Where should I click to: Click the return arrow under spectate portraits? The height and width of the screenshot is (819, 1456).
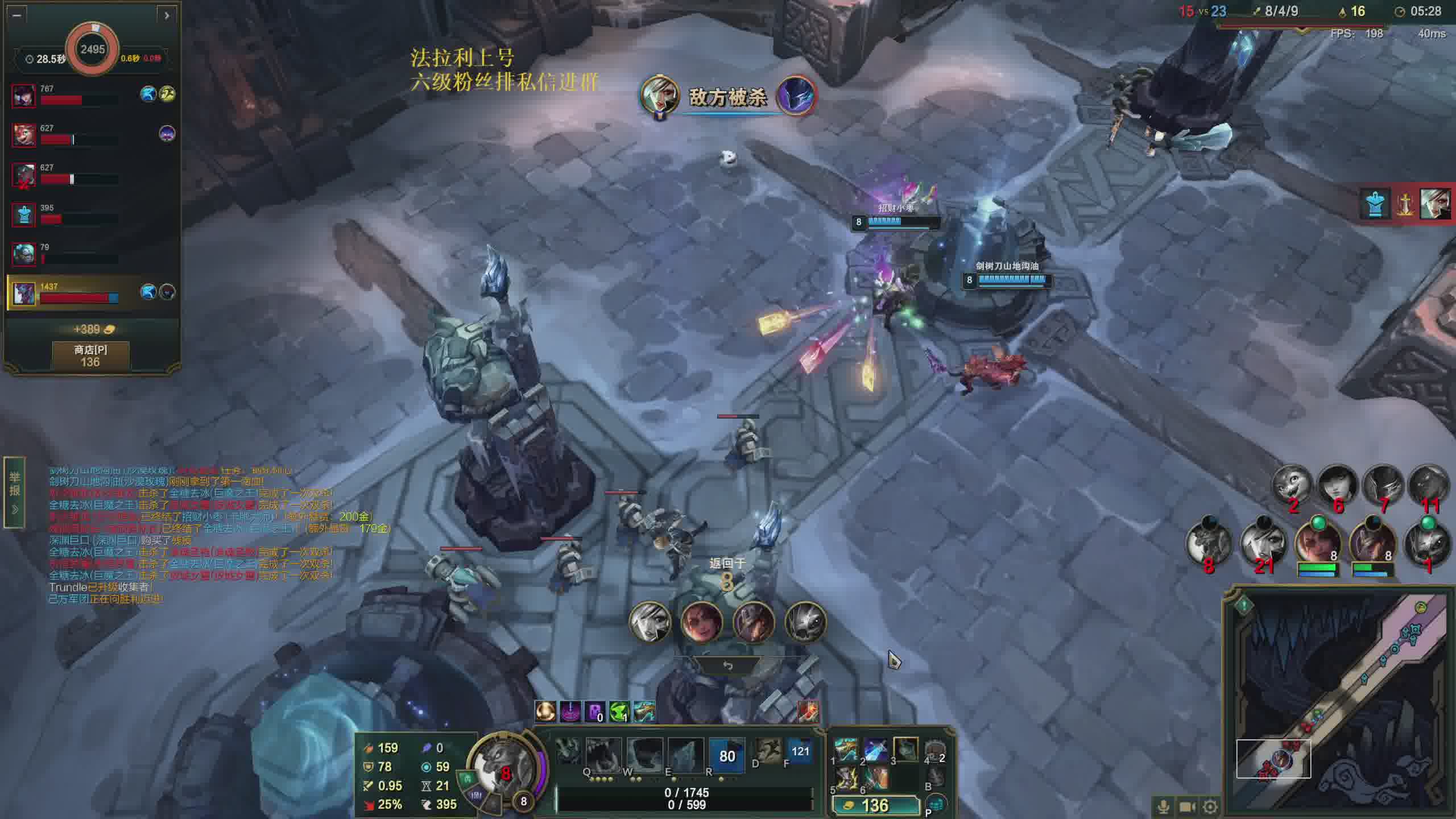click(727, 665)
